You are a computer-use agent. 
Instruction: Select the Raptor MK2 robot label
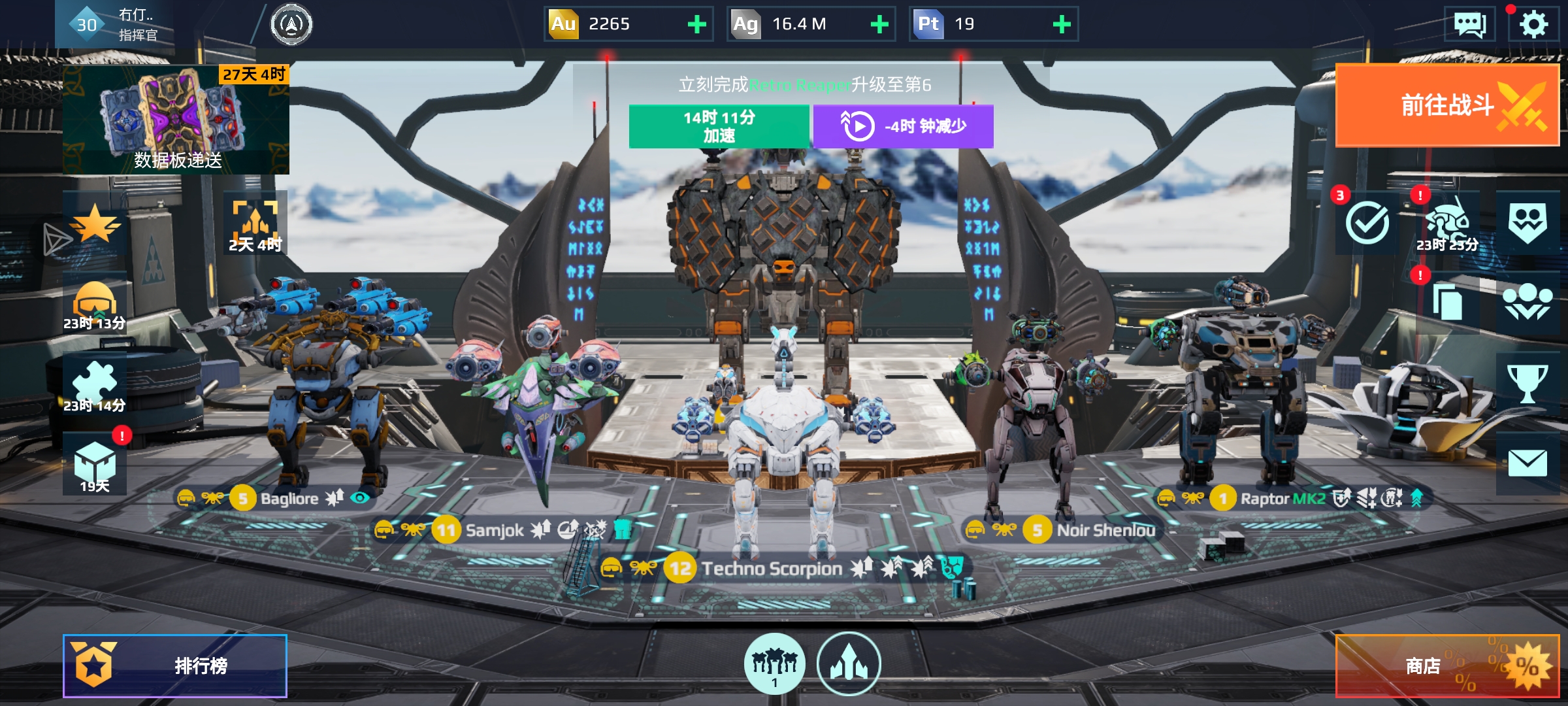[x=1282, y=499]
